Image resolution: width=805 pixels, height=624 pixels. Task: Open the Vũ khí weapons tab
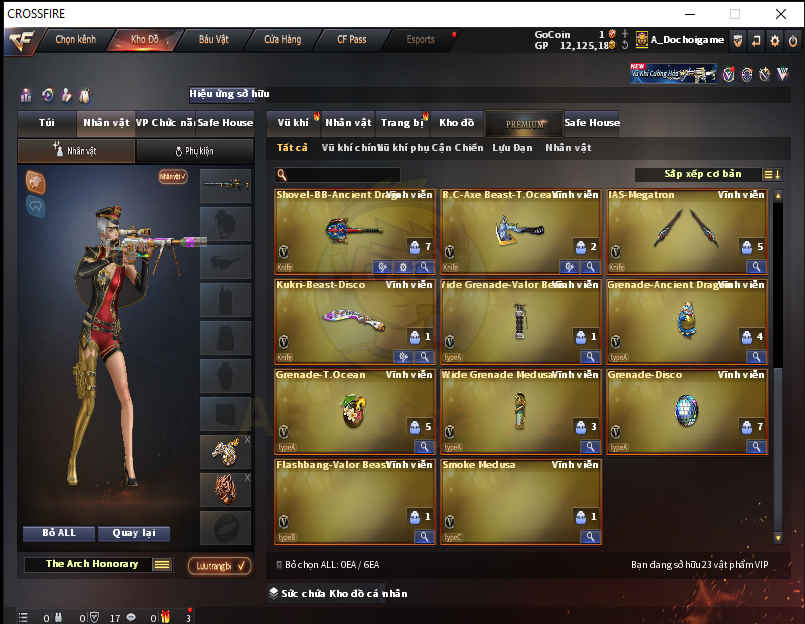click(x=293, y=123)
